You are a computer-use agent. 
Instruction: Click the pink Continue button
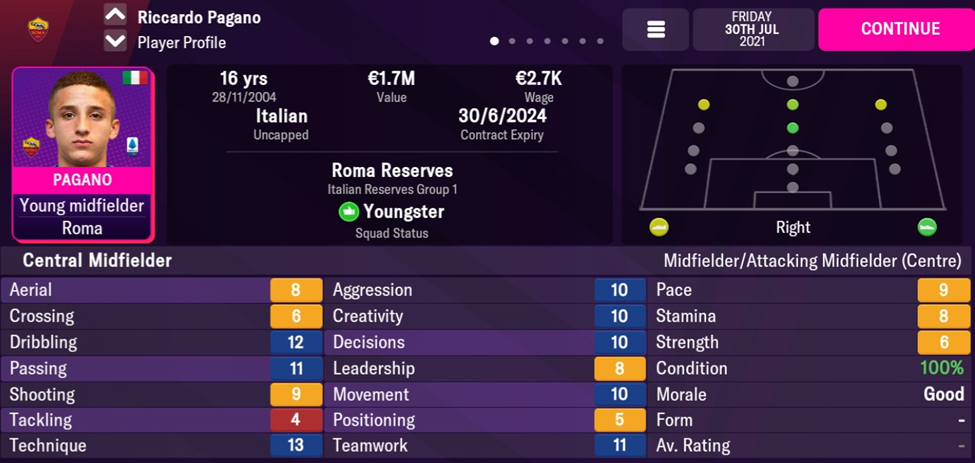point(895,29)
